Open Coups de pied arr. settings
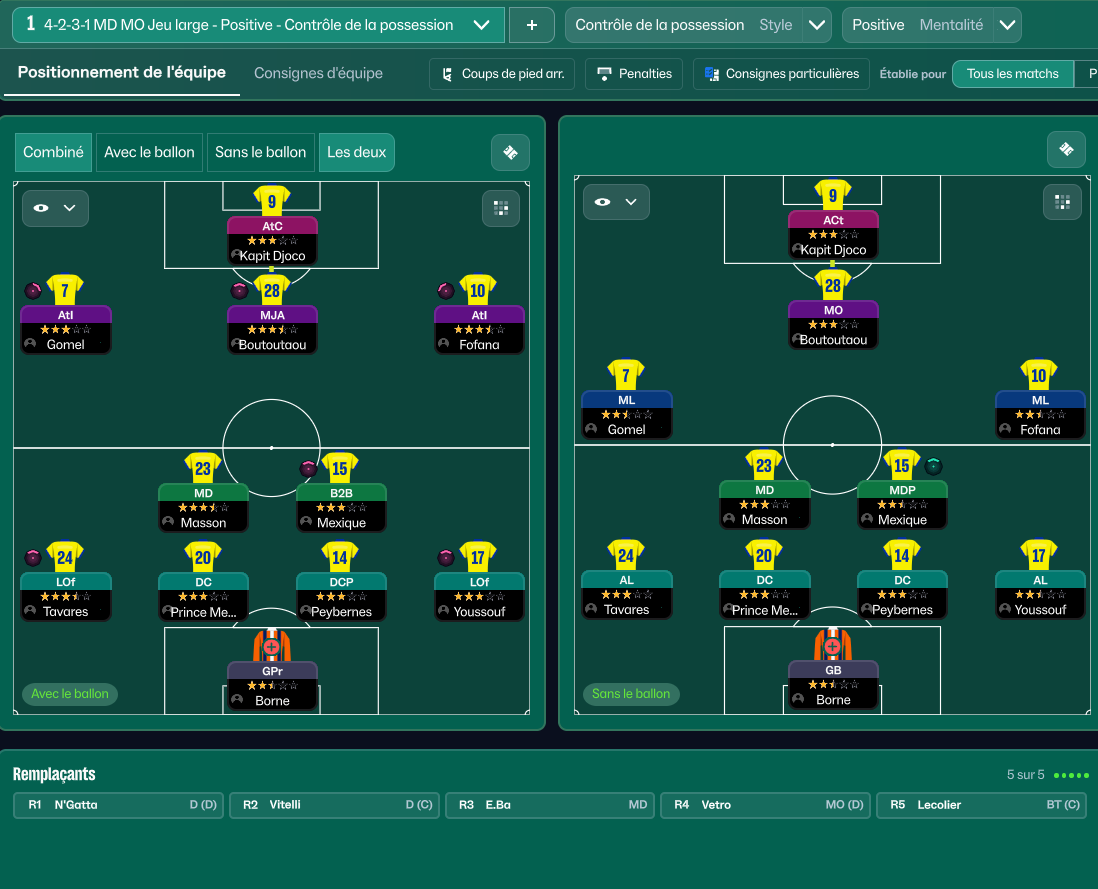Screen dimensions: 1098x889 (x=501, y=74)
